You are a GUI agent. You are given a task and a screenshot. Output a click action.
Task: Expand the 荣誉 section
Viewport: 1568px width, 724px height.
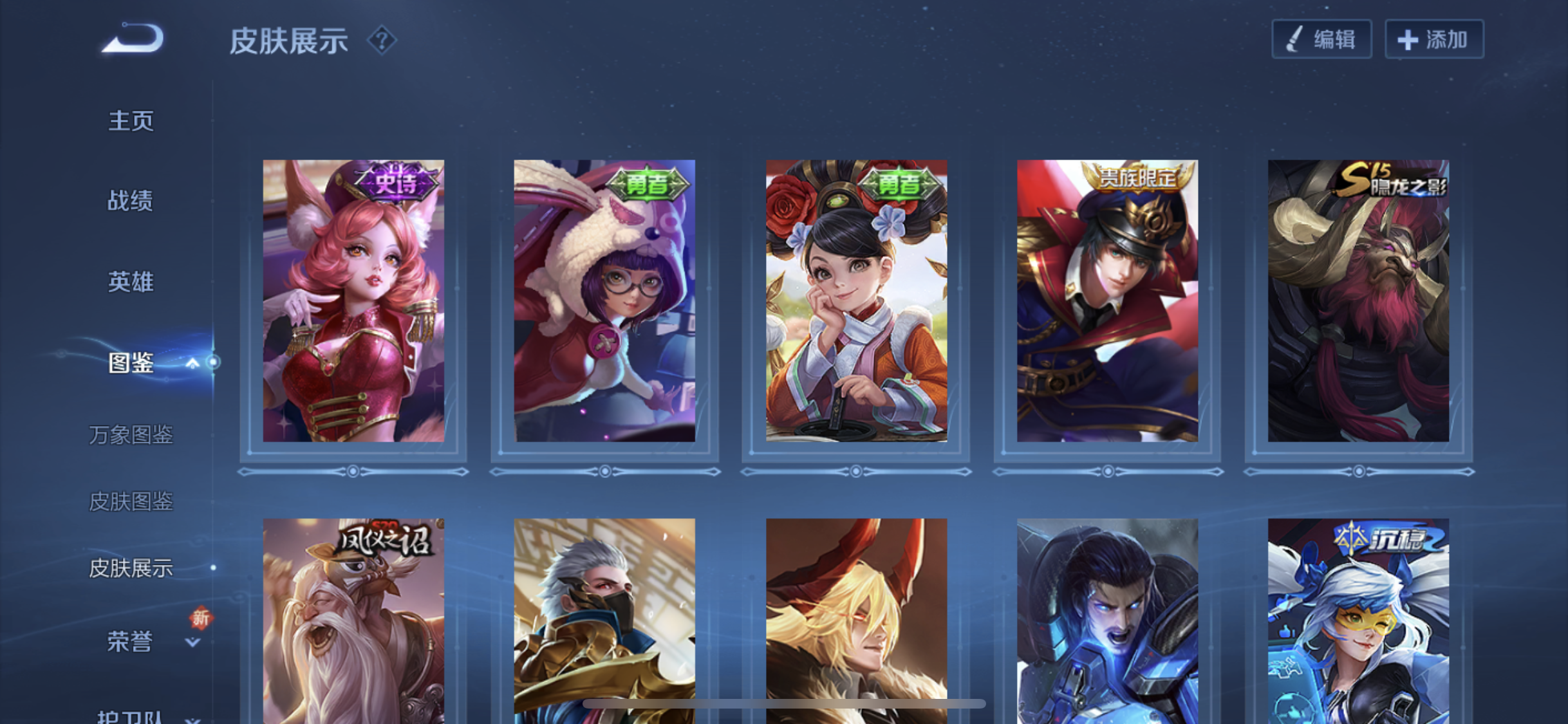click(x=192, y=642)
